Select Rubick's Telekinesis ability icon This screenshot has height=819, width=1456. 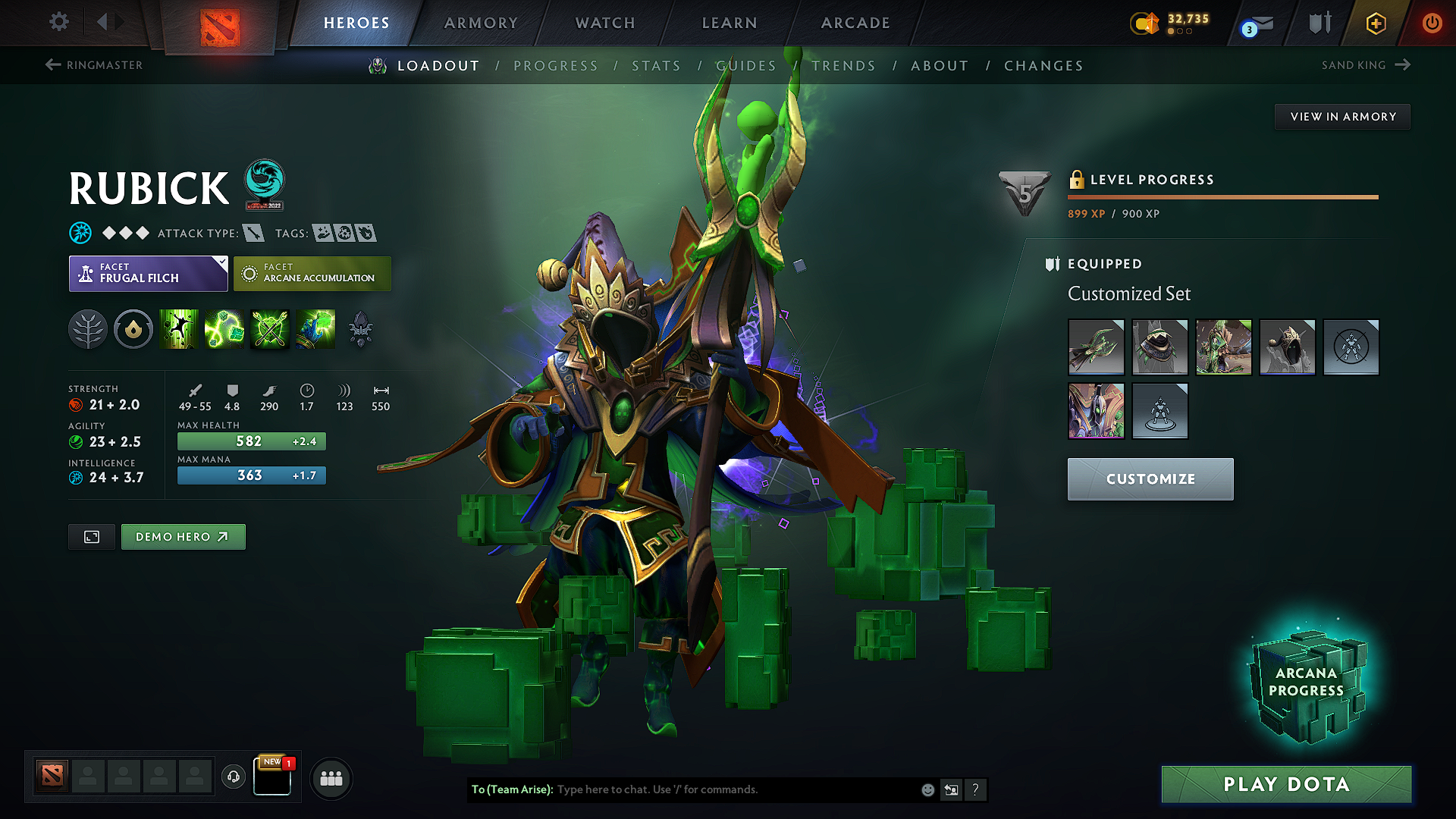(179, 329)
